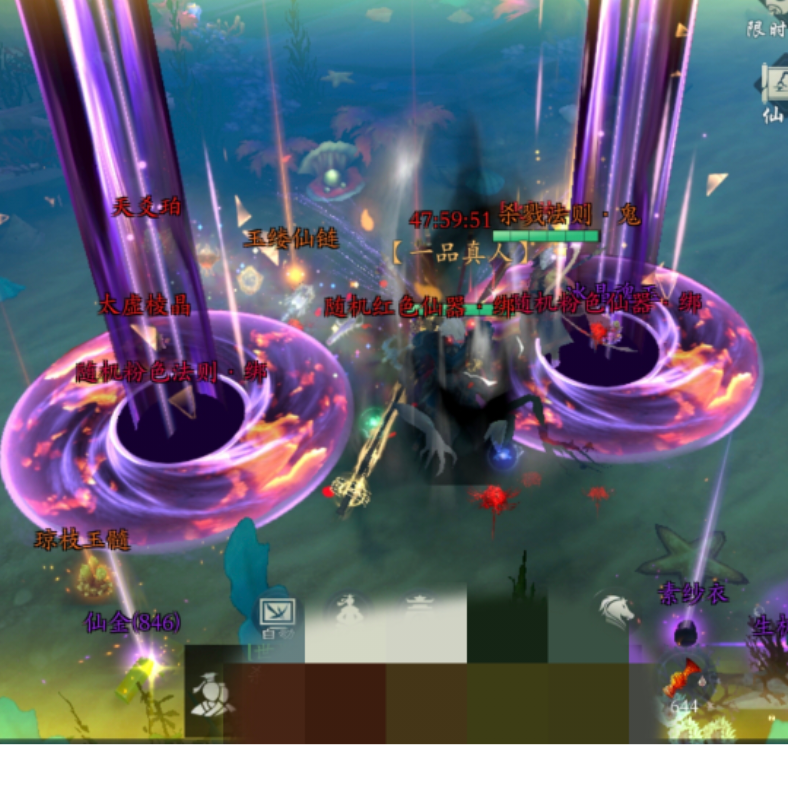This screenshot has width=788, height=788.
Task: Use the red candy item showing 644
Action: (x=683, y=682)
